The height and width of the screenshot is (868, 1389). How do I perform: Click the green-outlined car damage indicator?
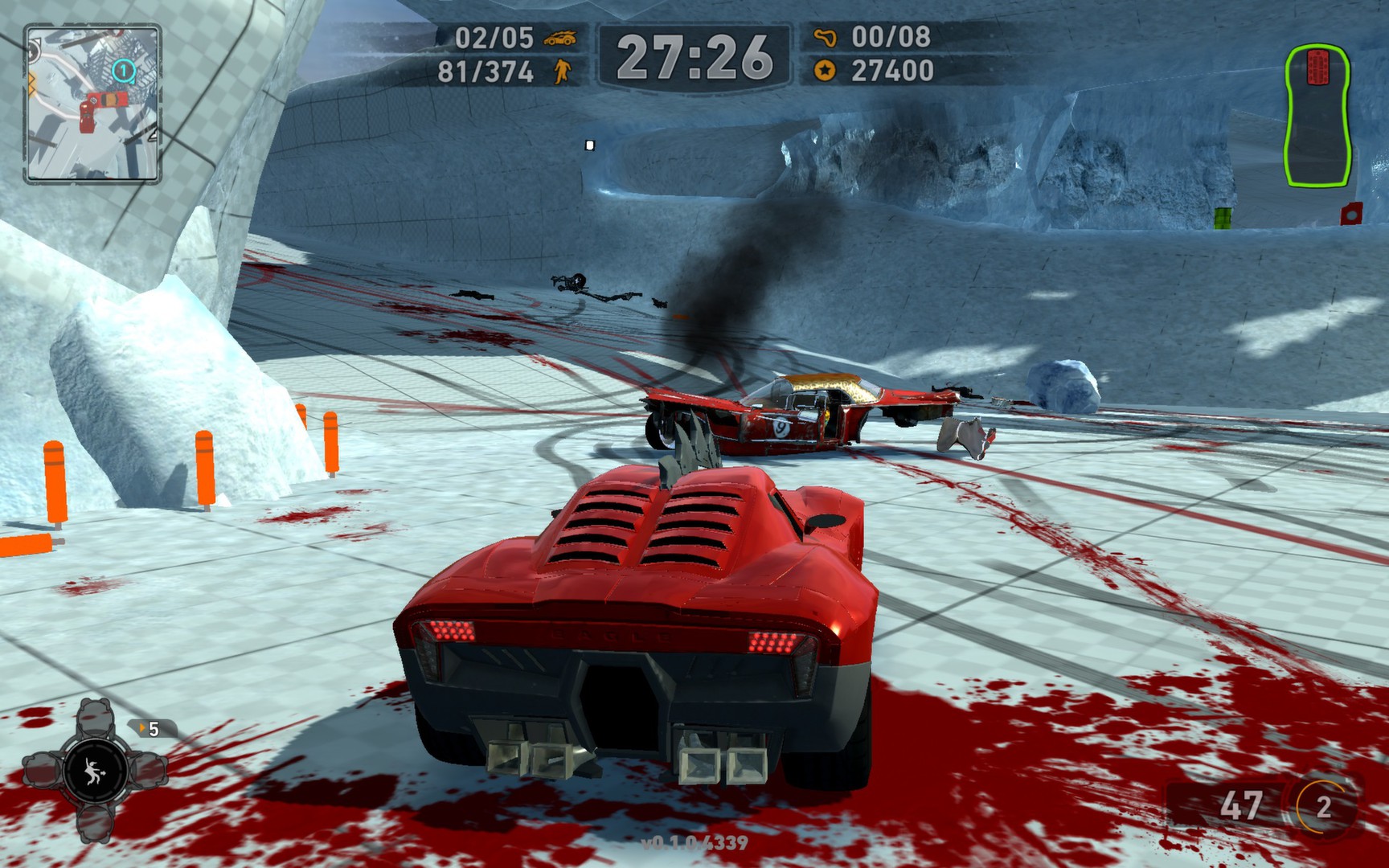(1317, 119)
